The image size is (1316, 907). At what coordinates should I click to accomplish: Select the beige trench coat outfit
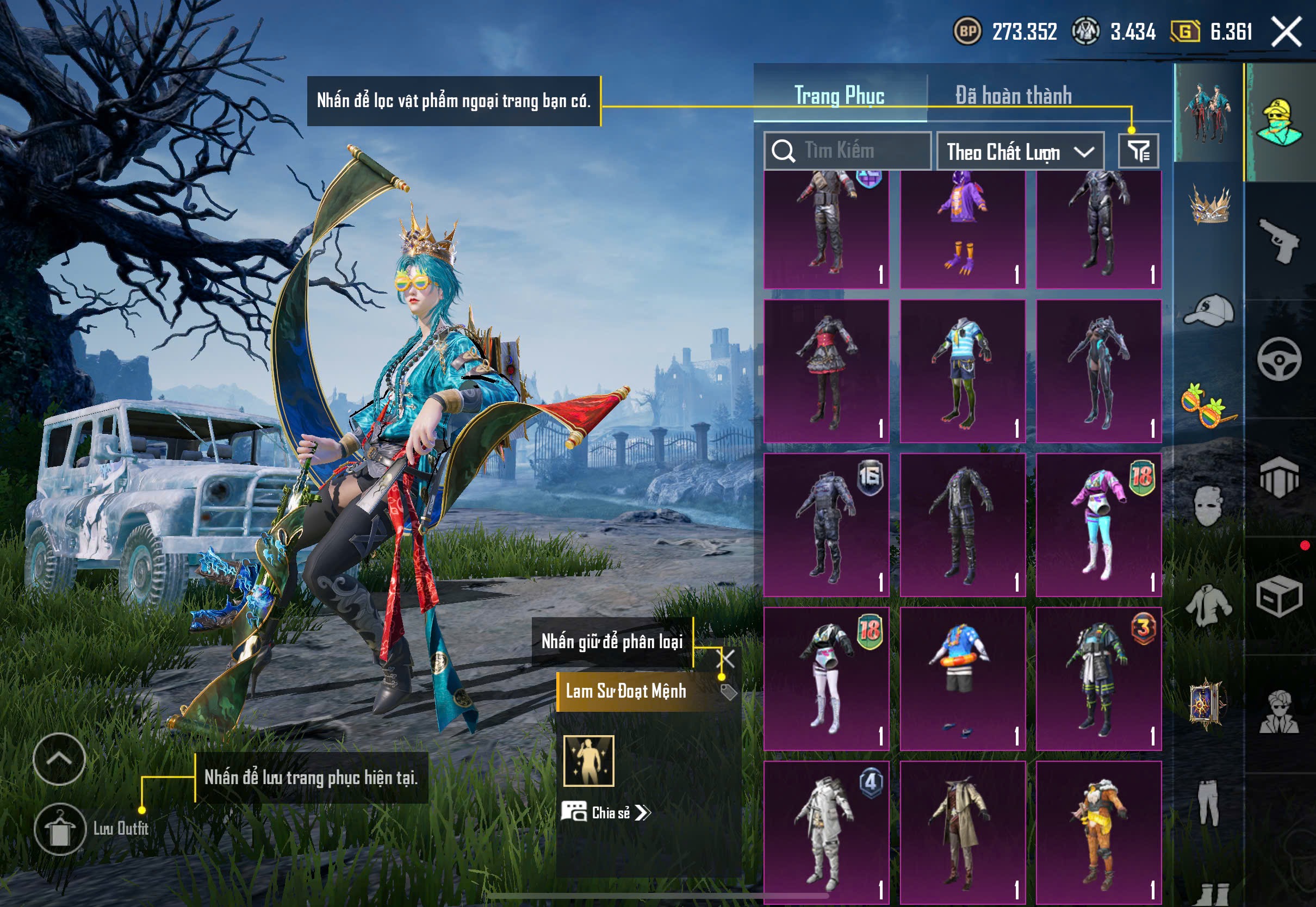(x=962, y=832)
